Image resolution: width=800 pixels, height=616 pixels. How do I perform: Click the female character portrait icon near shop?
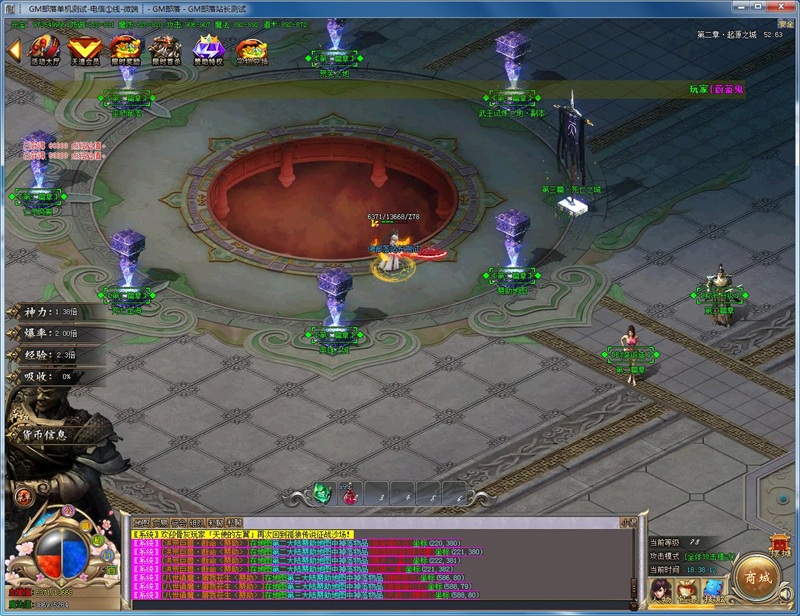click(x=662, y=592)
